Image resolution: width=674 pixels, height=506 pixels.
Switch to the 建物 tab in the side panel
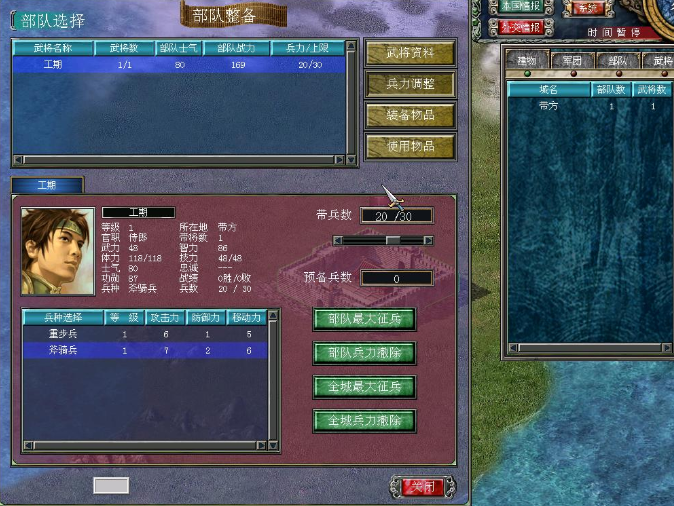[x=527, y=61]
